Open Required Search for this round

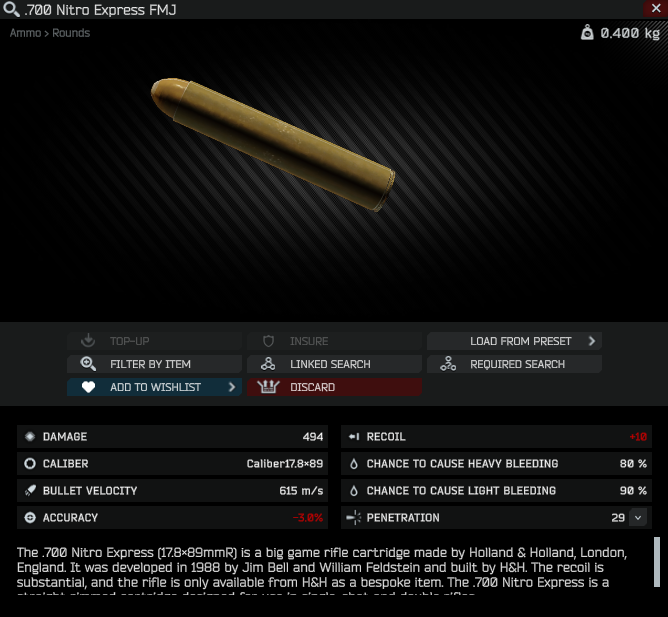[x=514, y=364]
